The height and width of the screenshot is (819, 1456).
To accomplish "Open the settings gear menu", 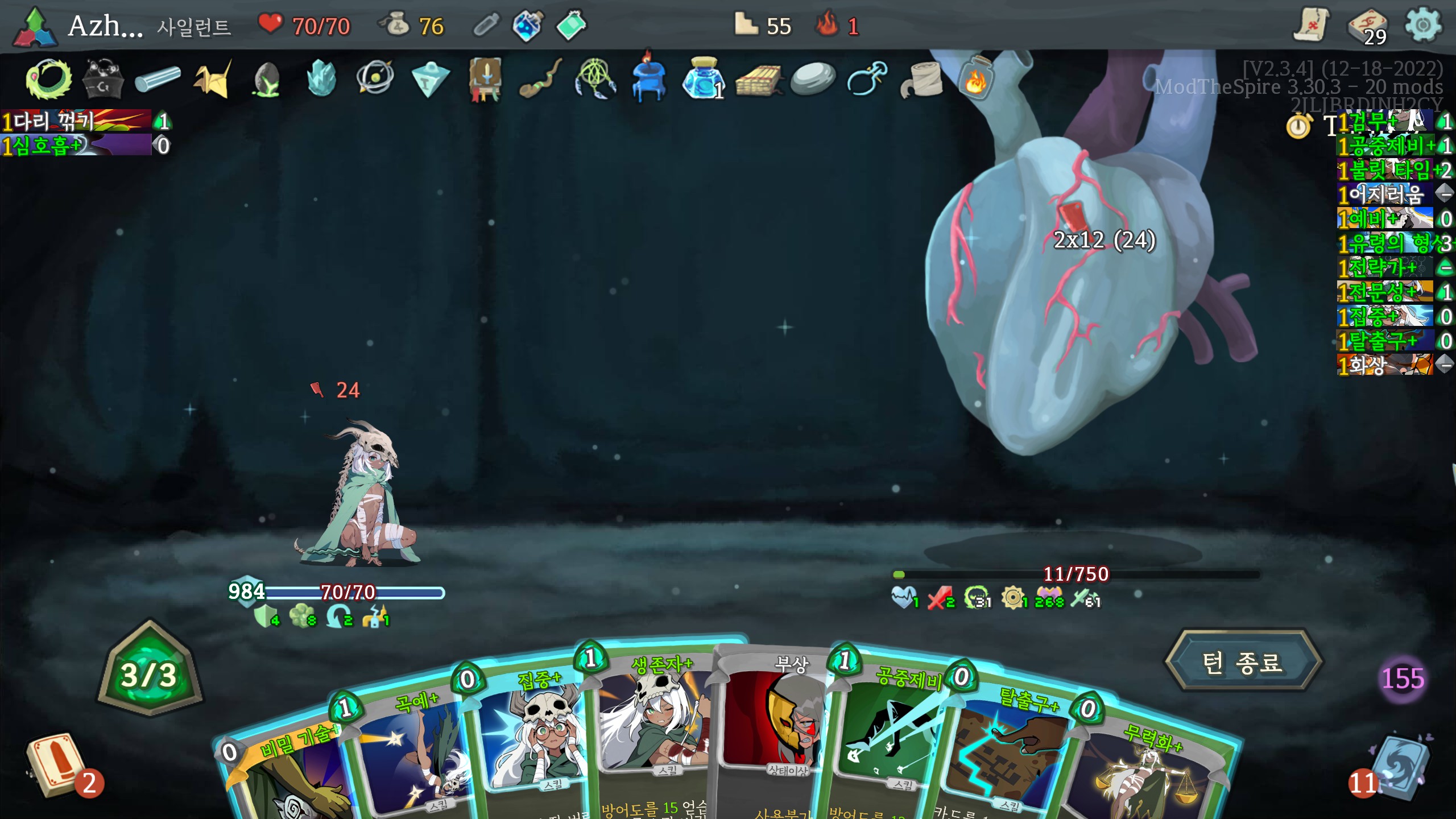I will (1422, 25).
